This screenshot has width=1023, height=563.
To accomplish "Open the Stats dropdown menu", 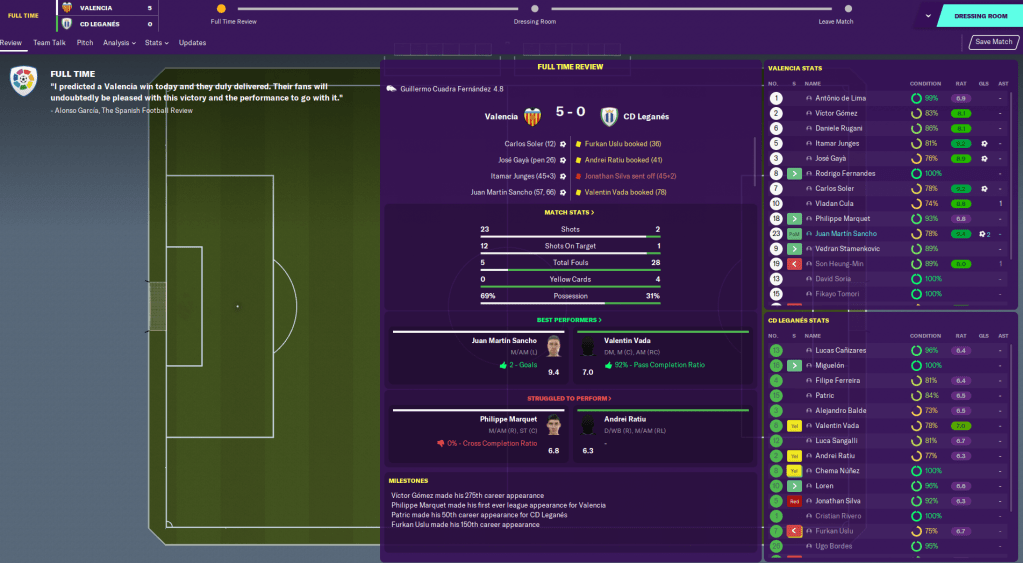I will [156, 43].
